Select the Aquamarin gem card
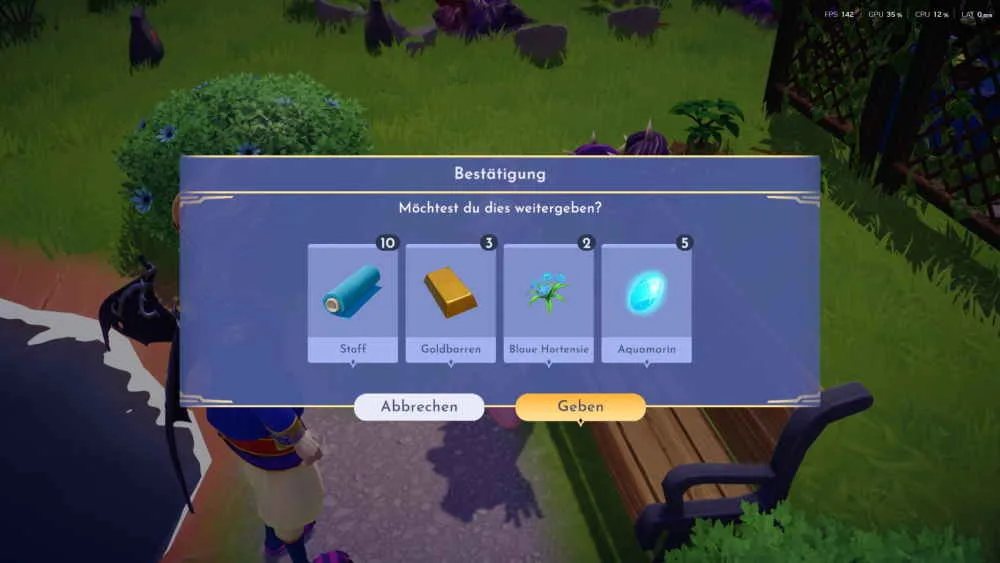 pyautogui.click(x=646, y=301)
